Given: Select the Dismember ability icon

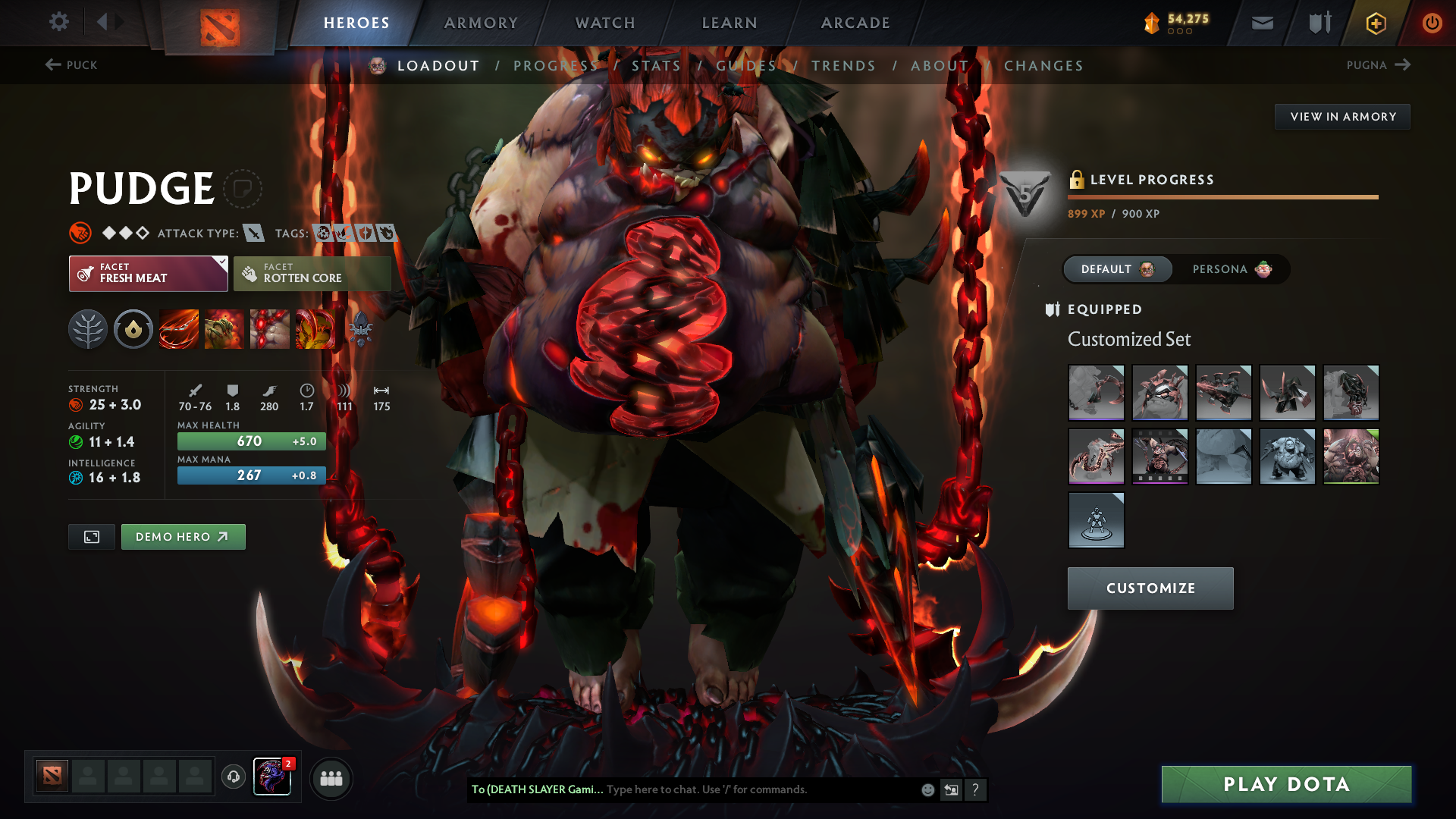Looking at the screenshot, I should tap(315, 329).
